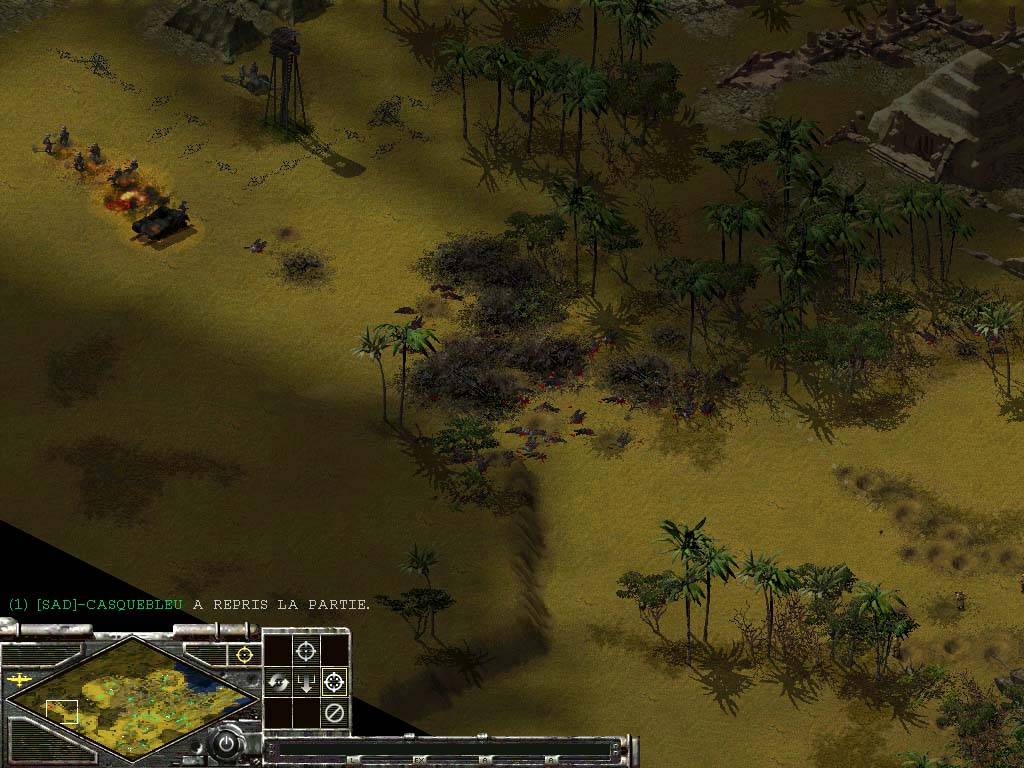The height and width of the screenshot is (768, 1024).
Task: Click the yellow crosshair icon above the minimap
Action: pos(243,654)
